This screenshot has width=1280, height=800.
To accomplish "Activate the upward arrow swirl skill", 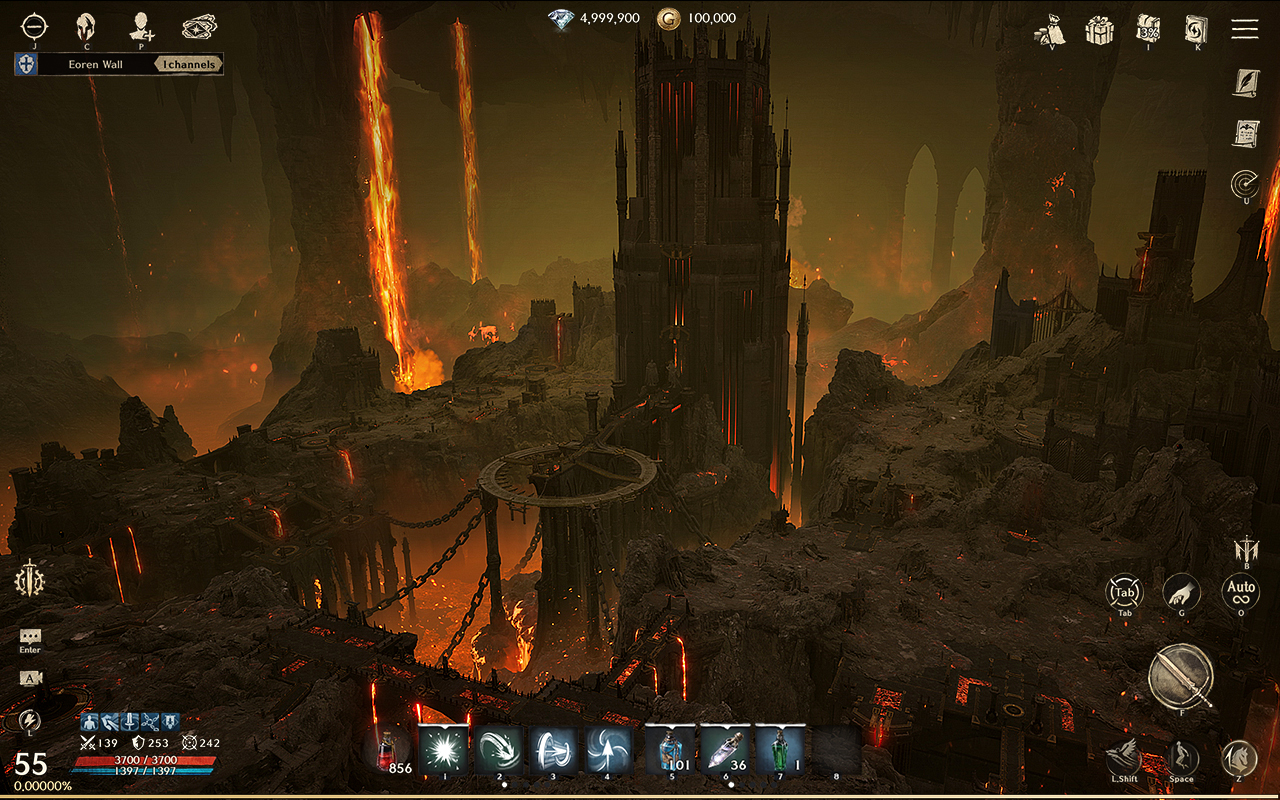I will click(x=609, y=750).
